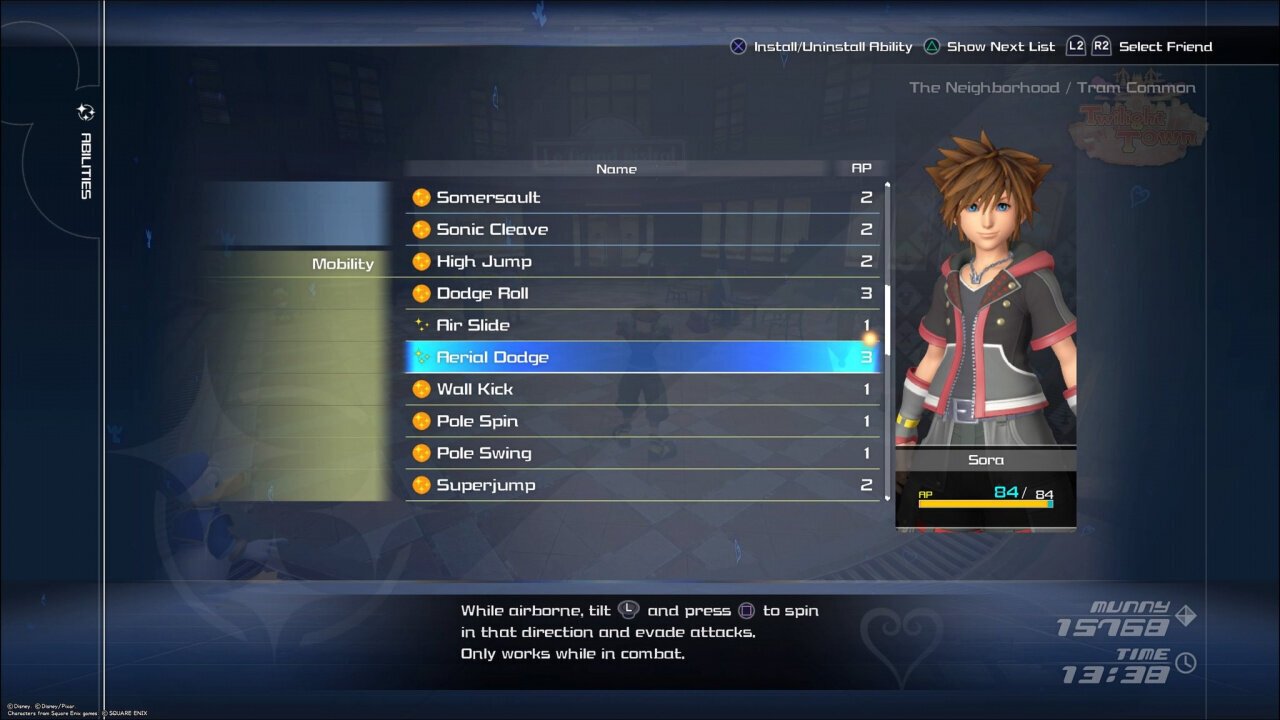Choose the Pole Swing ability
This screenshot has width=1280, height=720.
(x=642, y=453)
